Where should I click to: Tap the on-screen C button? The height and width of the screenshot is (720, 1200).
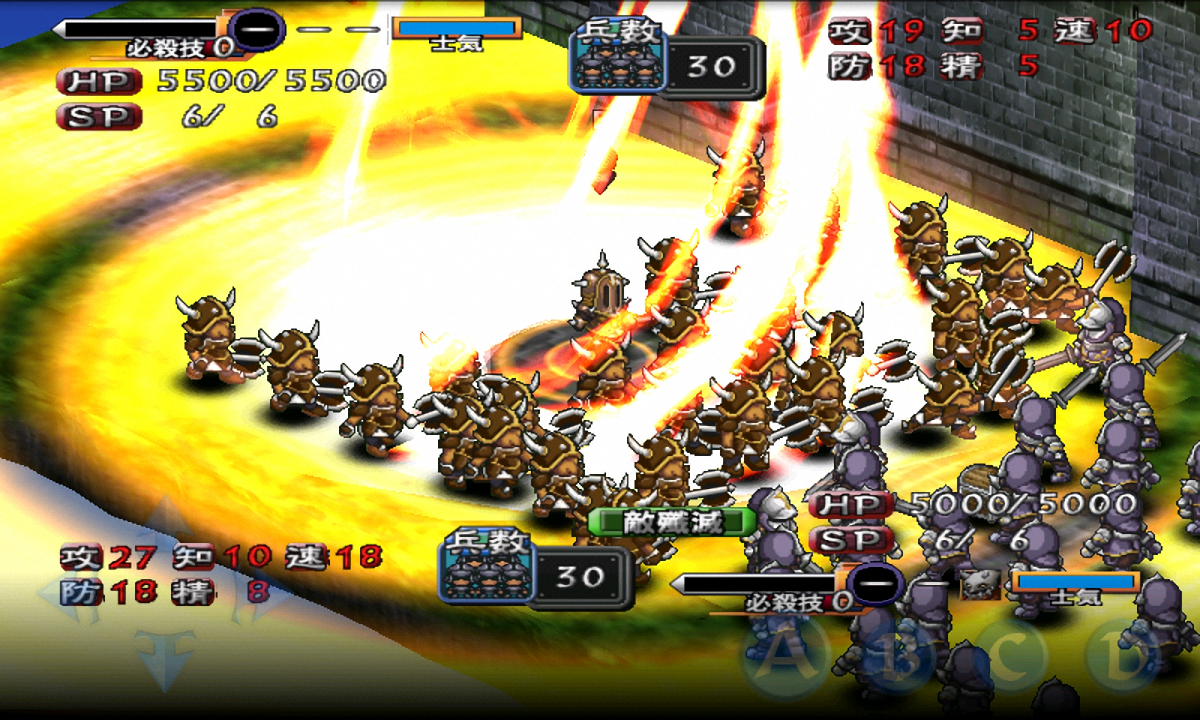[1012, 656]
